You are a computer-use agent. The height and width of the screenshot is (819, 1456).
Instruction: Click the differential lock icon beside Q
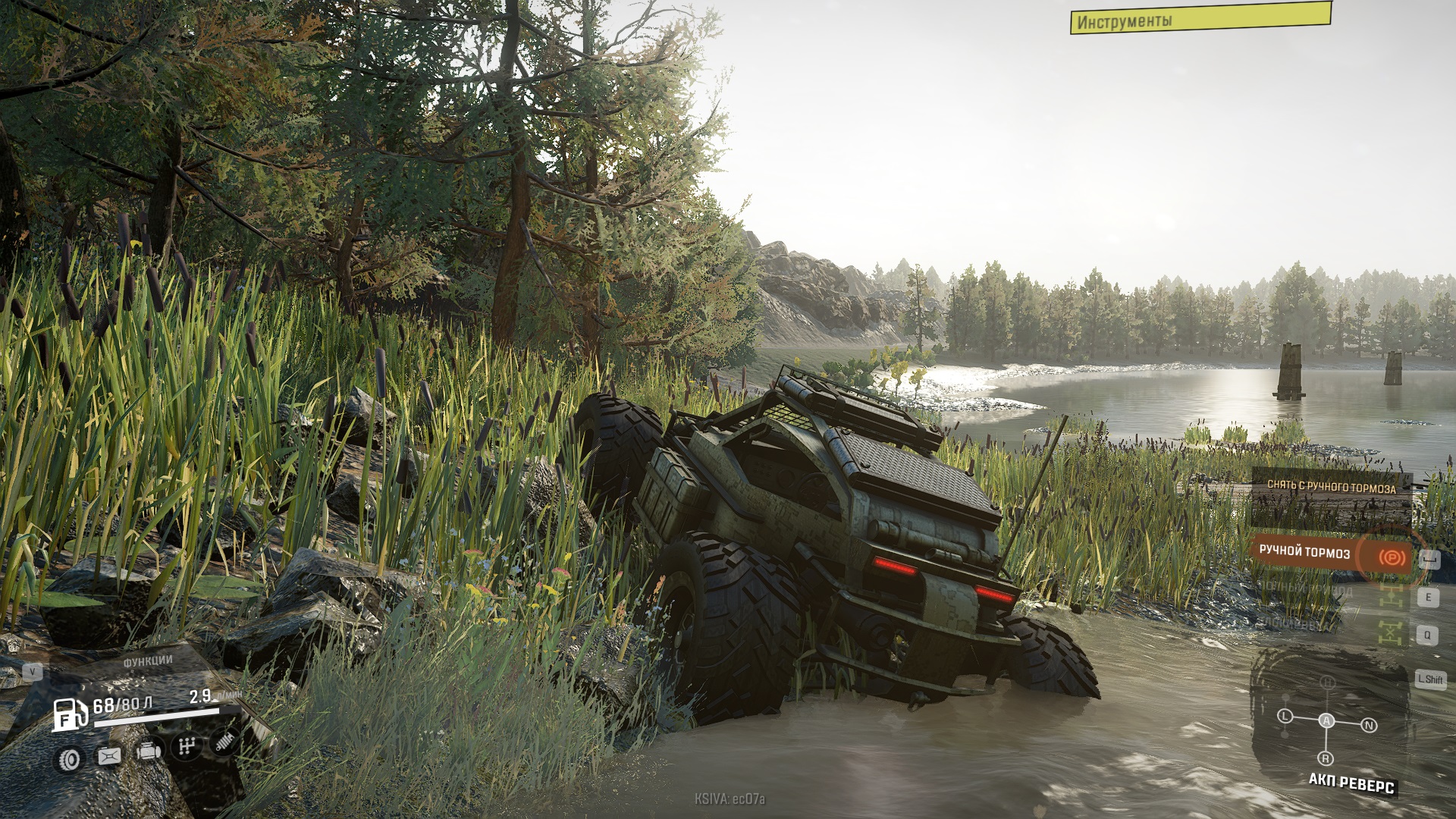[x=1390, y=633]
